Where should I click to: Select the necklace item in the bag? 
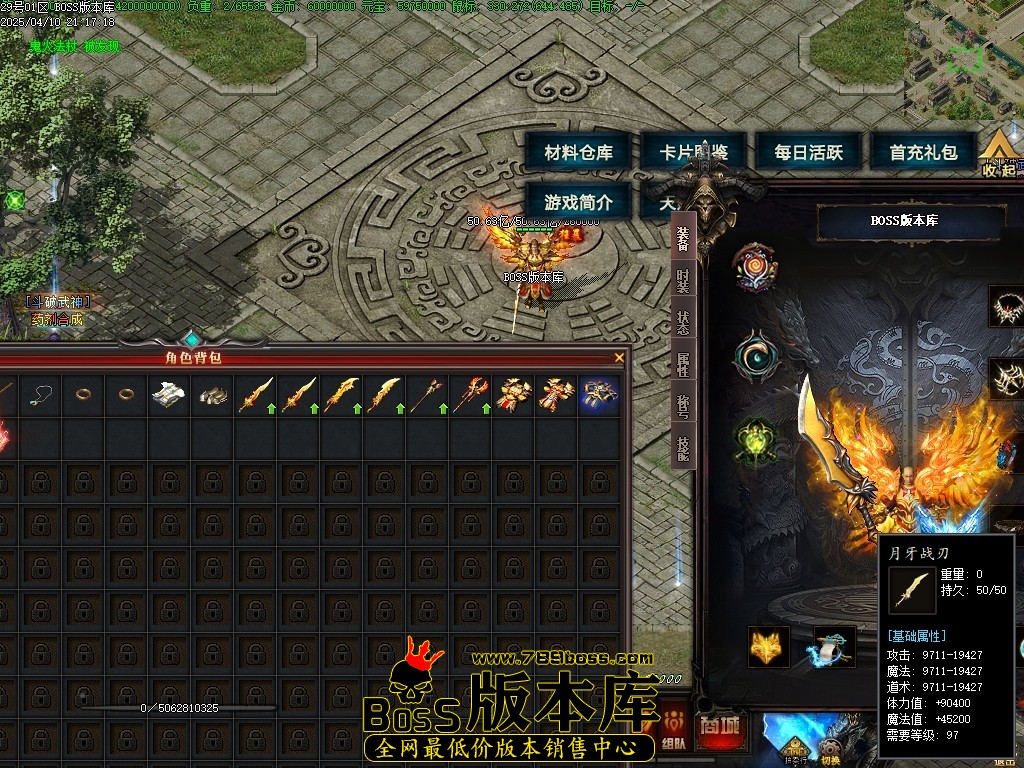click(x=41, y=395)
